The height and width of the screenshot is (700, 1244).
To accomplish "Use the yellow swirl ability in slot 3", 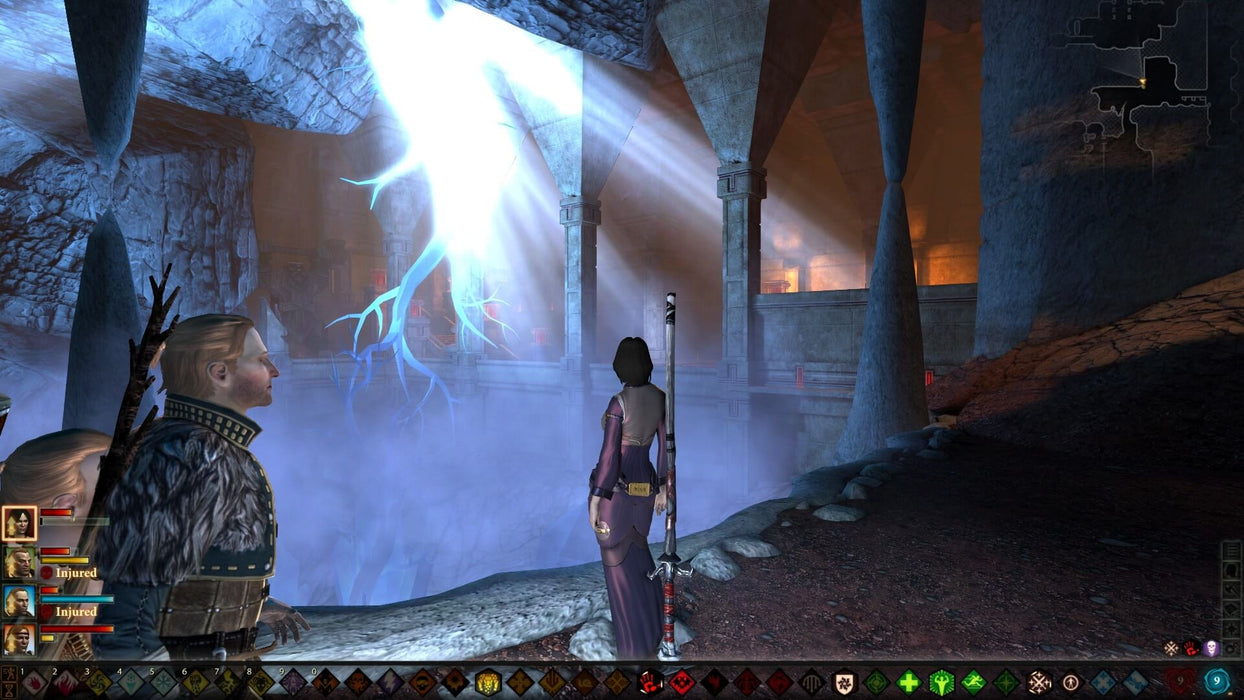I will (x=97, y=683).
